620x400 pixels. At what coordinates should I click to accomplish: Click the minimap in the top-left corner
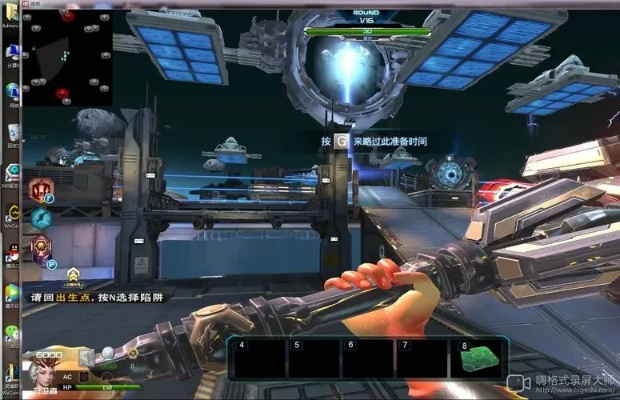pyautogui.click(x=68, y=60)
